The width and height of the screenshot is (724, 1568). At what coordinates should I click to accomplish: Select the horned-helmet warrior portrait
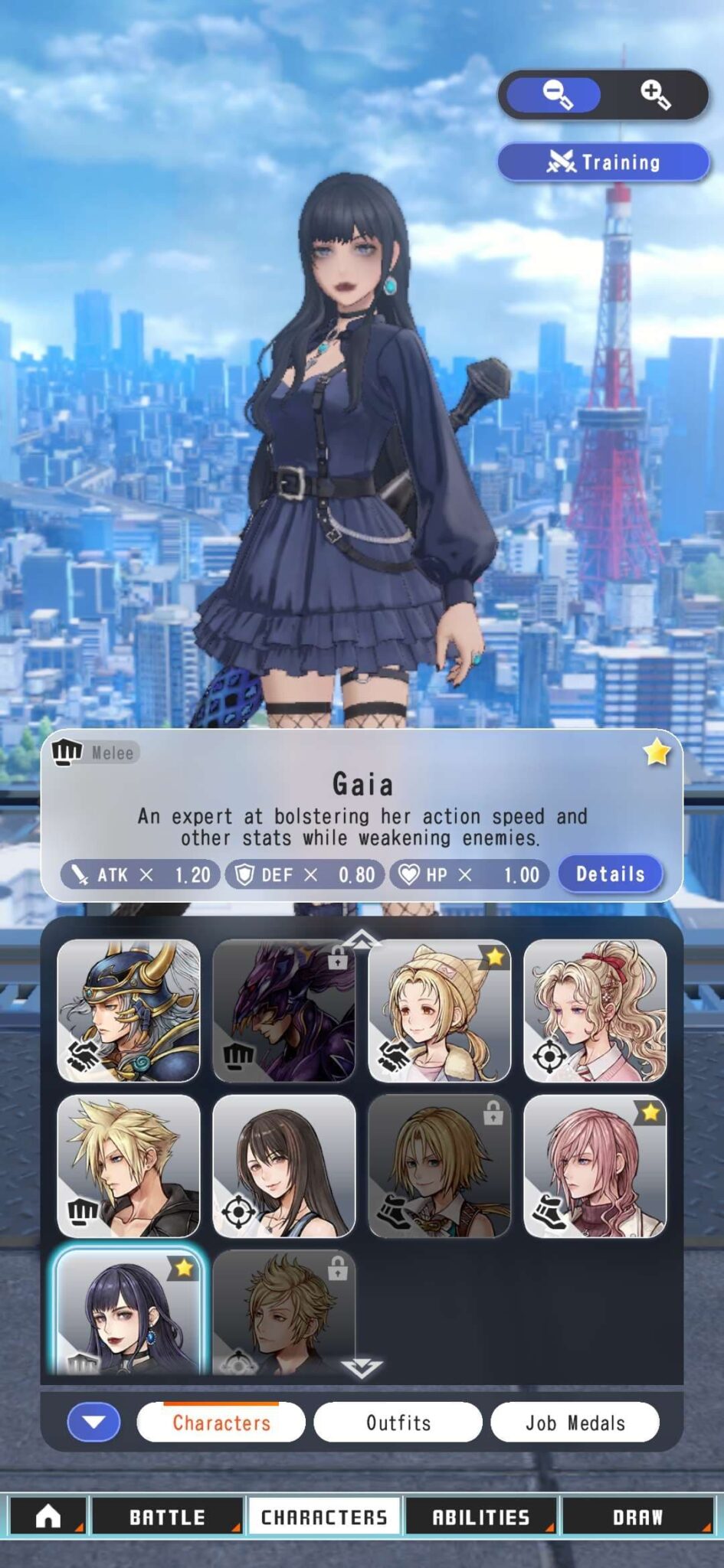pyautogui.click(x=129, y=1011)
